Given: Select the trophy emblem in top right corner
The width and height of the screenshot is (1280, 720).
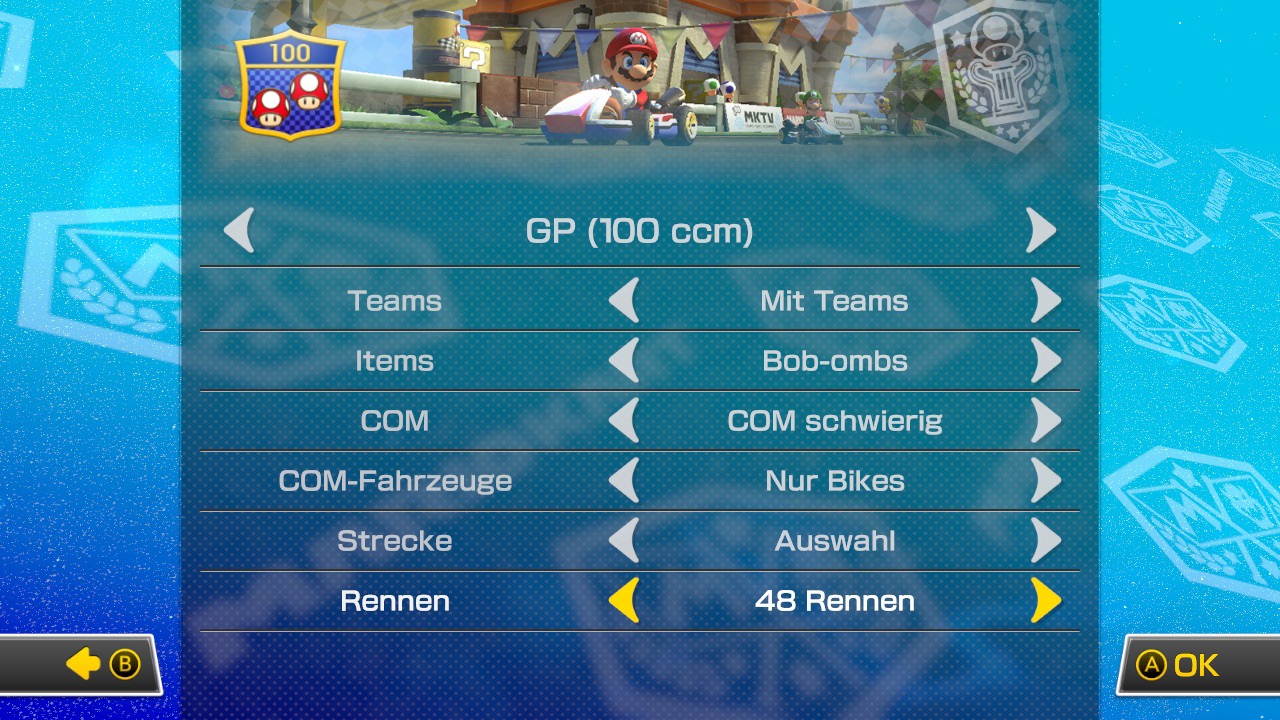Looking at the screenshot, I should click(1005, 75).
